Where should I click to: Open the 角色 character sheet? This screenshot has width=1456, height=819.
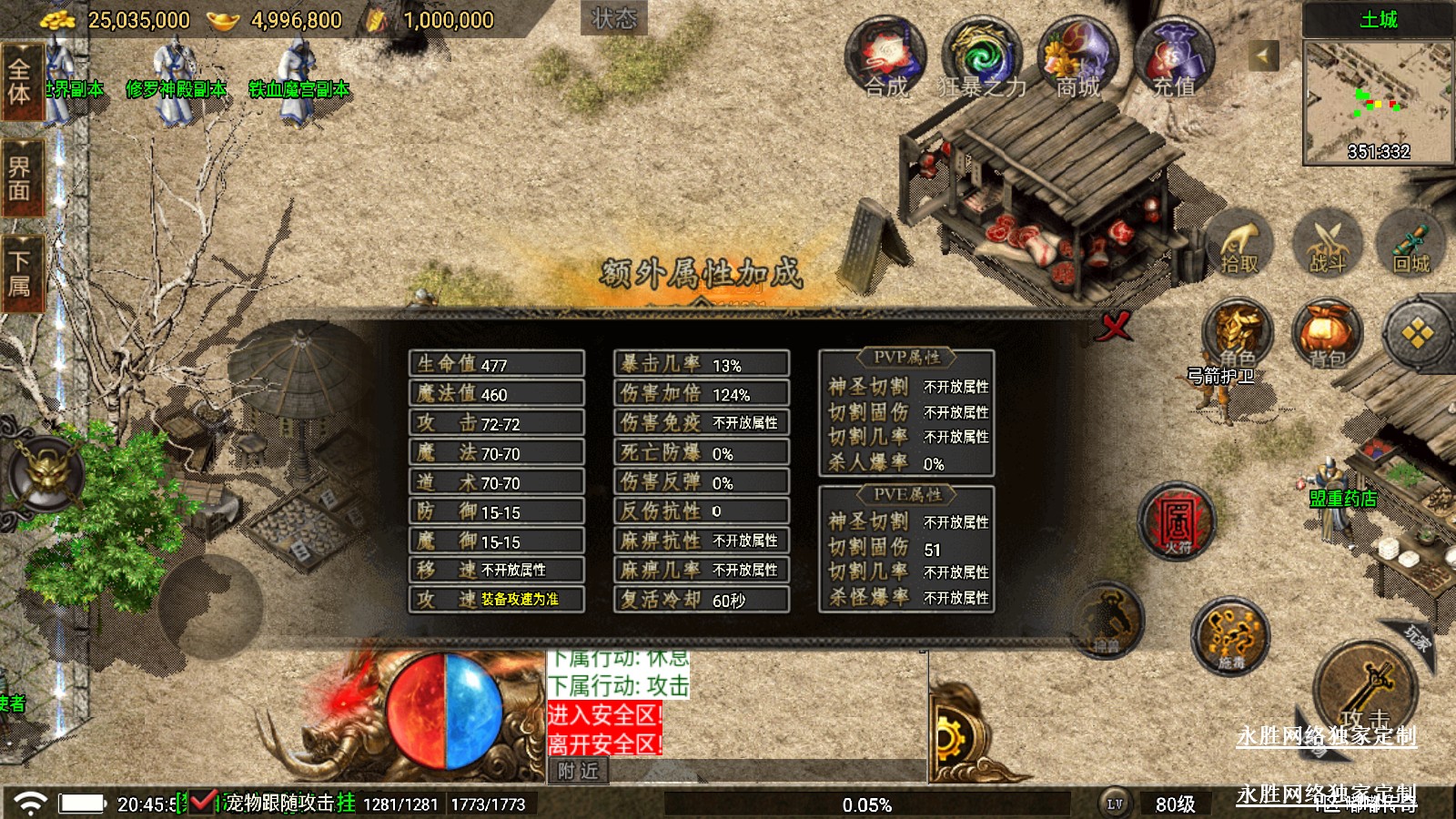(x=1238, y=334)
